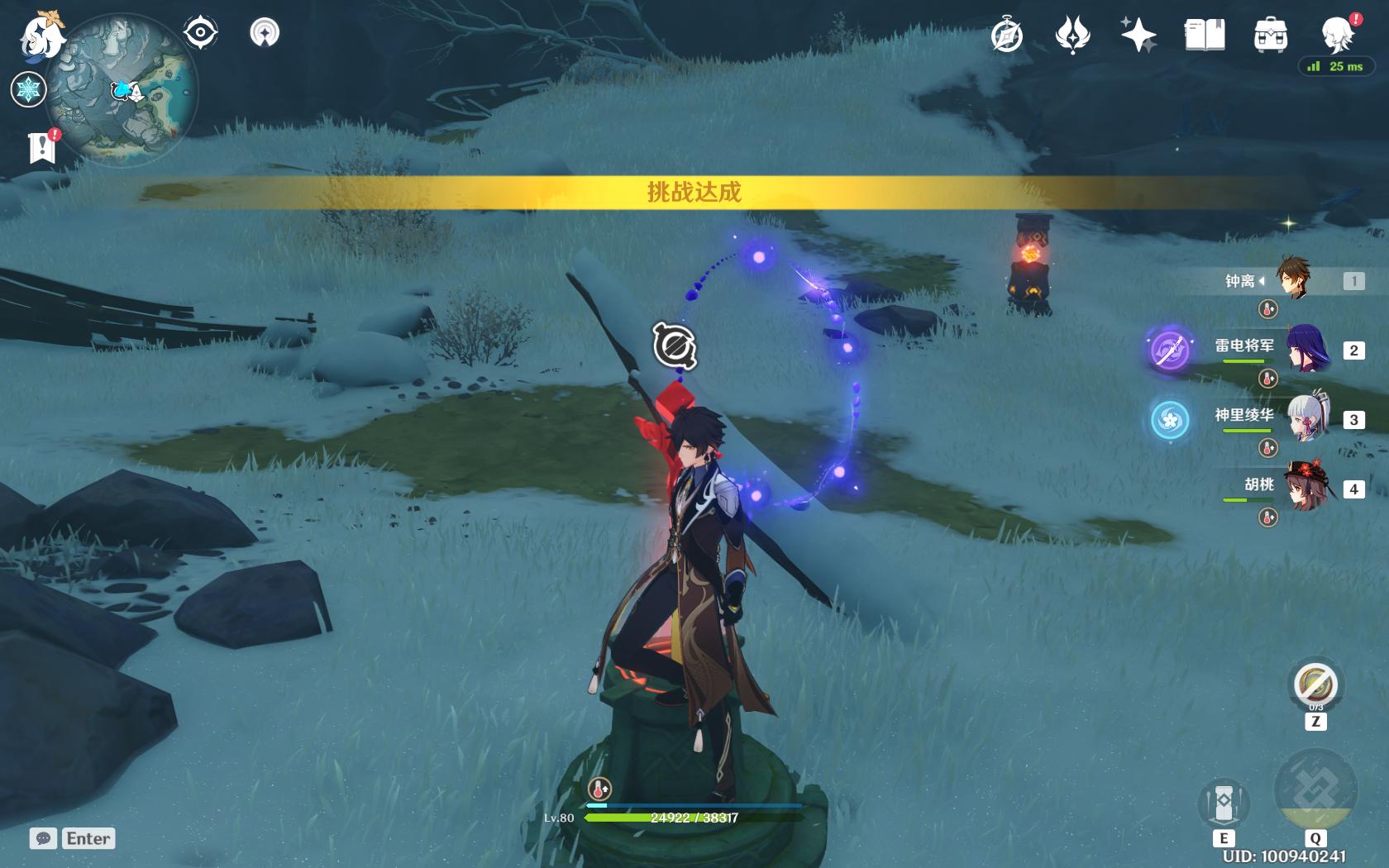Open the Wish star icon
This screenshot has height=868, width=1389.
(1072, 36)
